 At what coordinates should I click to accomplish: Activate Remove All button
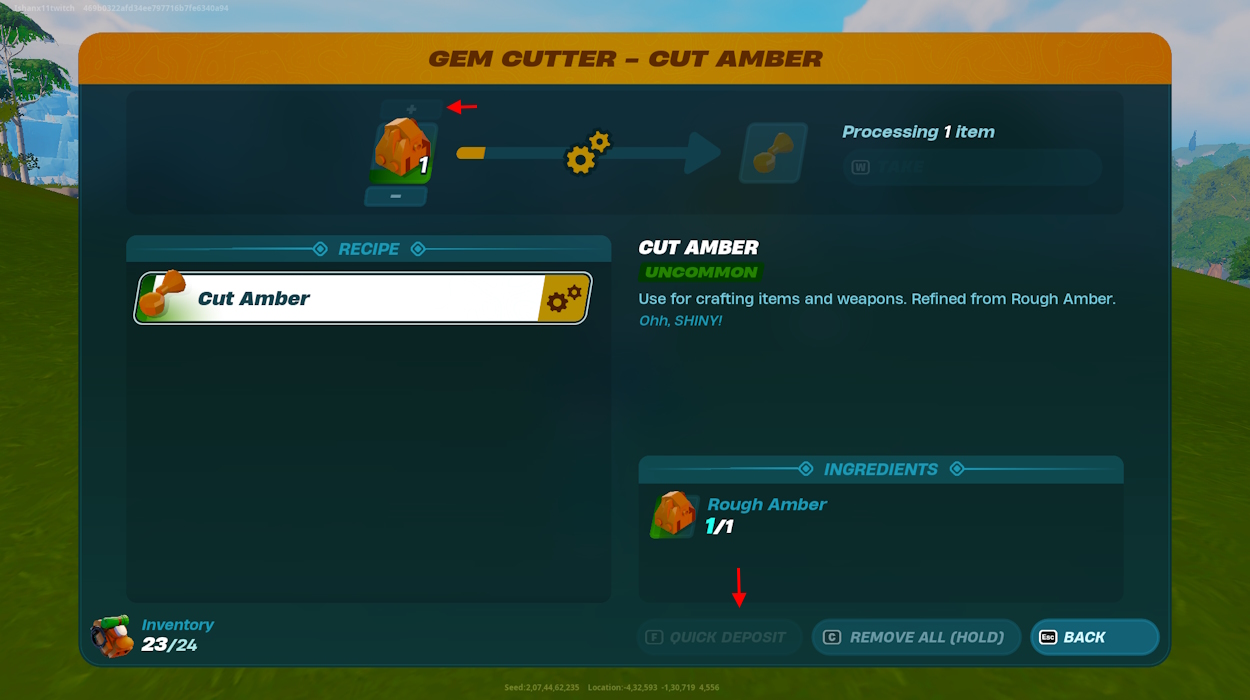915,637
